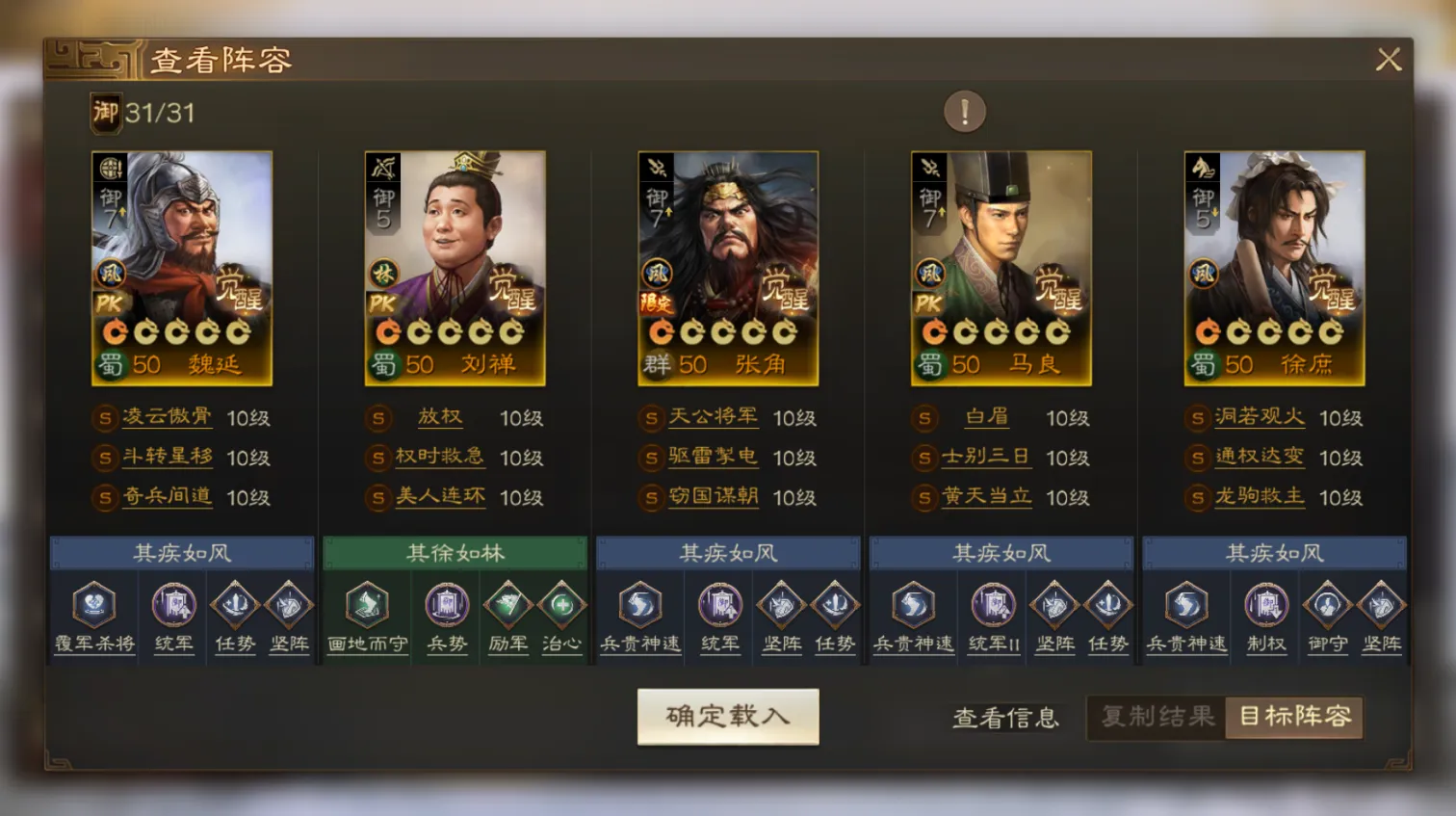This screenshot has height=816, width=1456.
Task: Click the 励军 icon under 刘禅
Action: (x=510, y=615)
